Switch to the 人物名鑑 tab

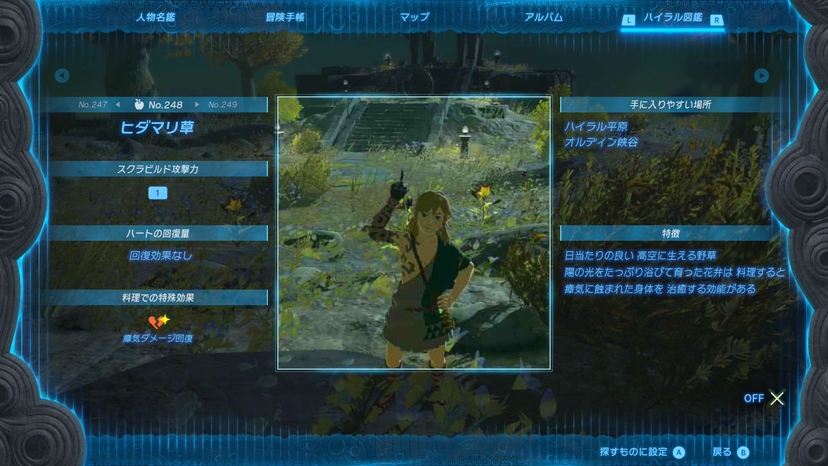[x=158, y=17]
